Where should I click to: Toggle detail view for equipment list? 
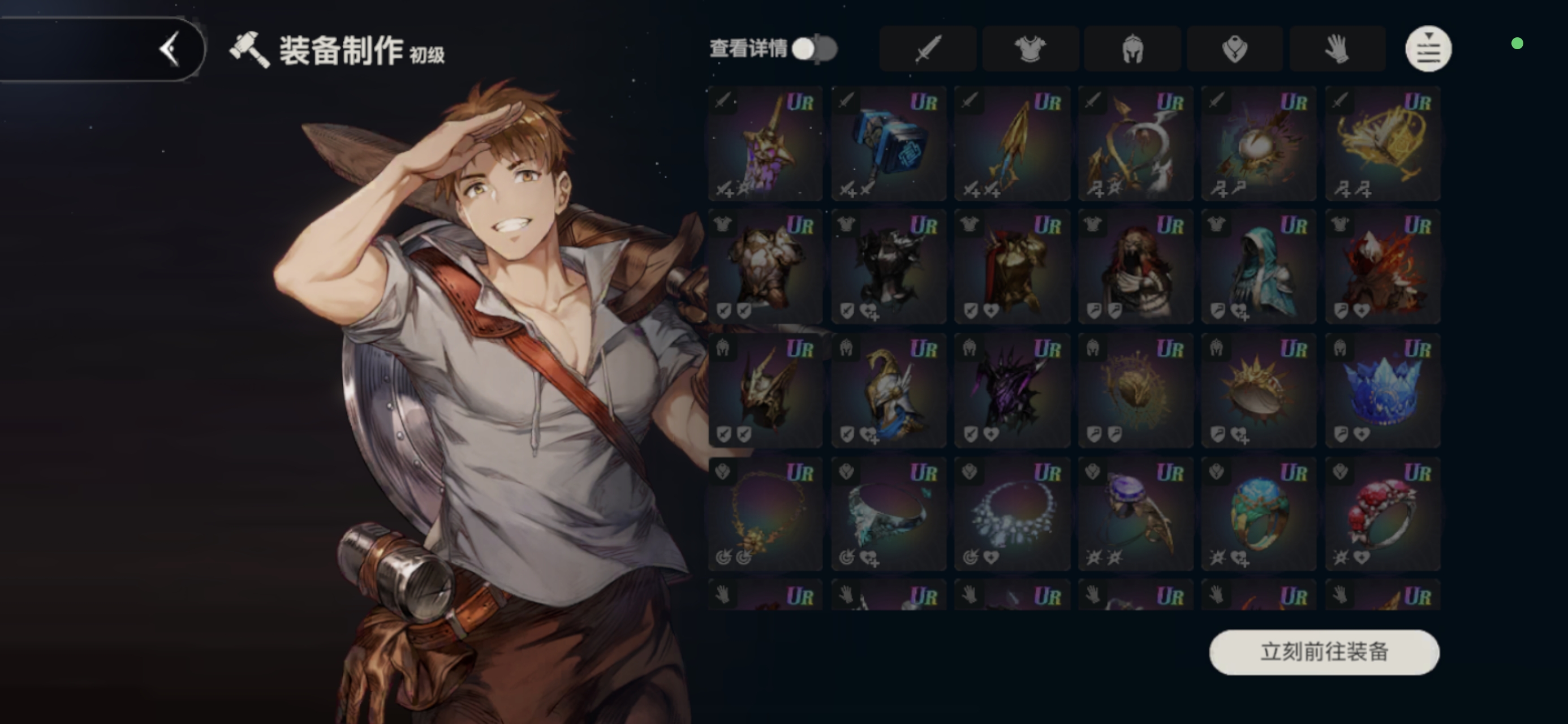tap(816, 49)
